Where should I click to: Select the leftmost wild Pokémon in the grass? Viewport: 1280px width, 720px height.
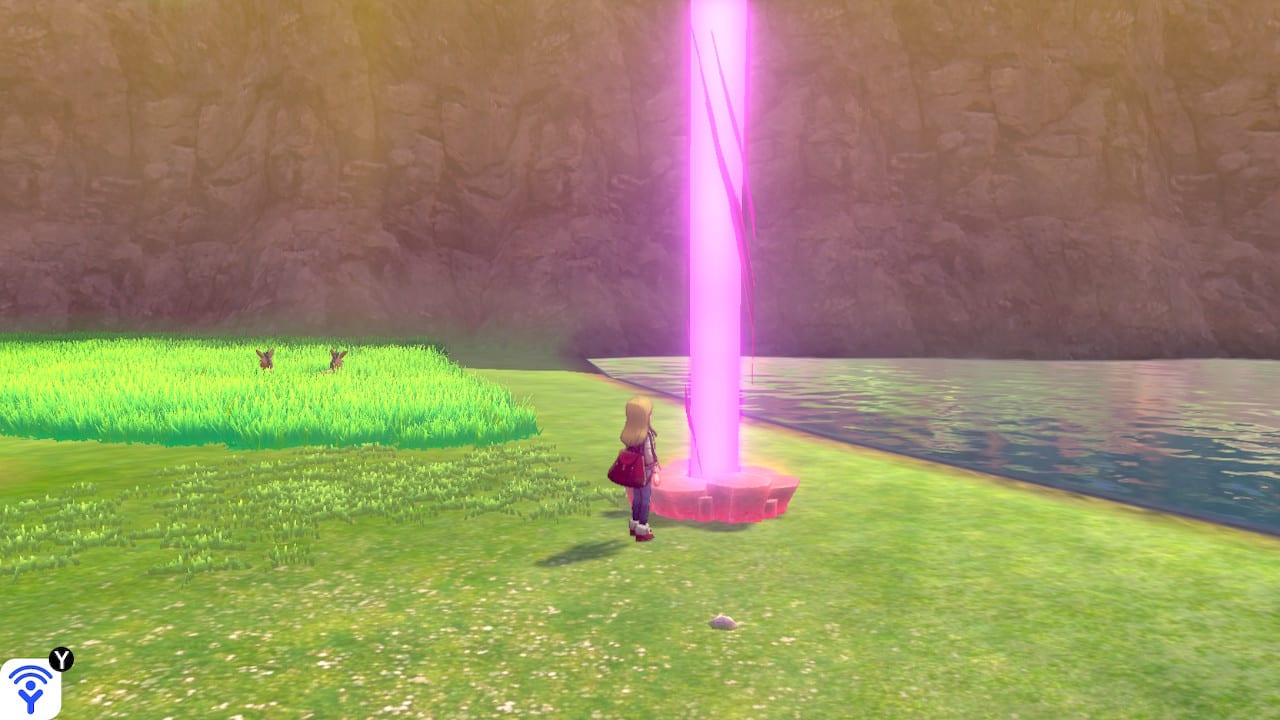[265, 360]
